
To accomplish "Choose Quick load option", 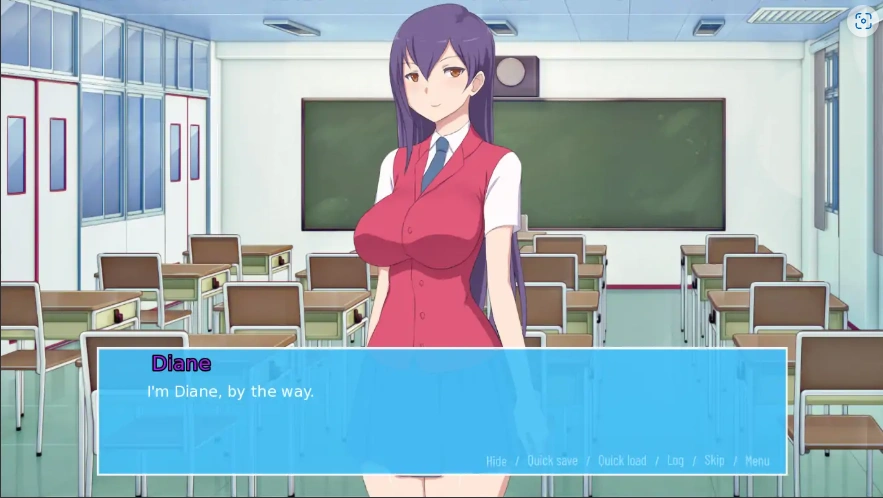I will tap(622, 461).
